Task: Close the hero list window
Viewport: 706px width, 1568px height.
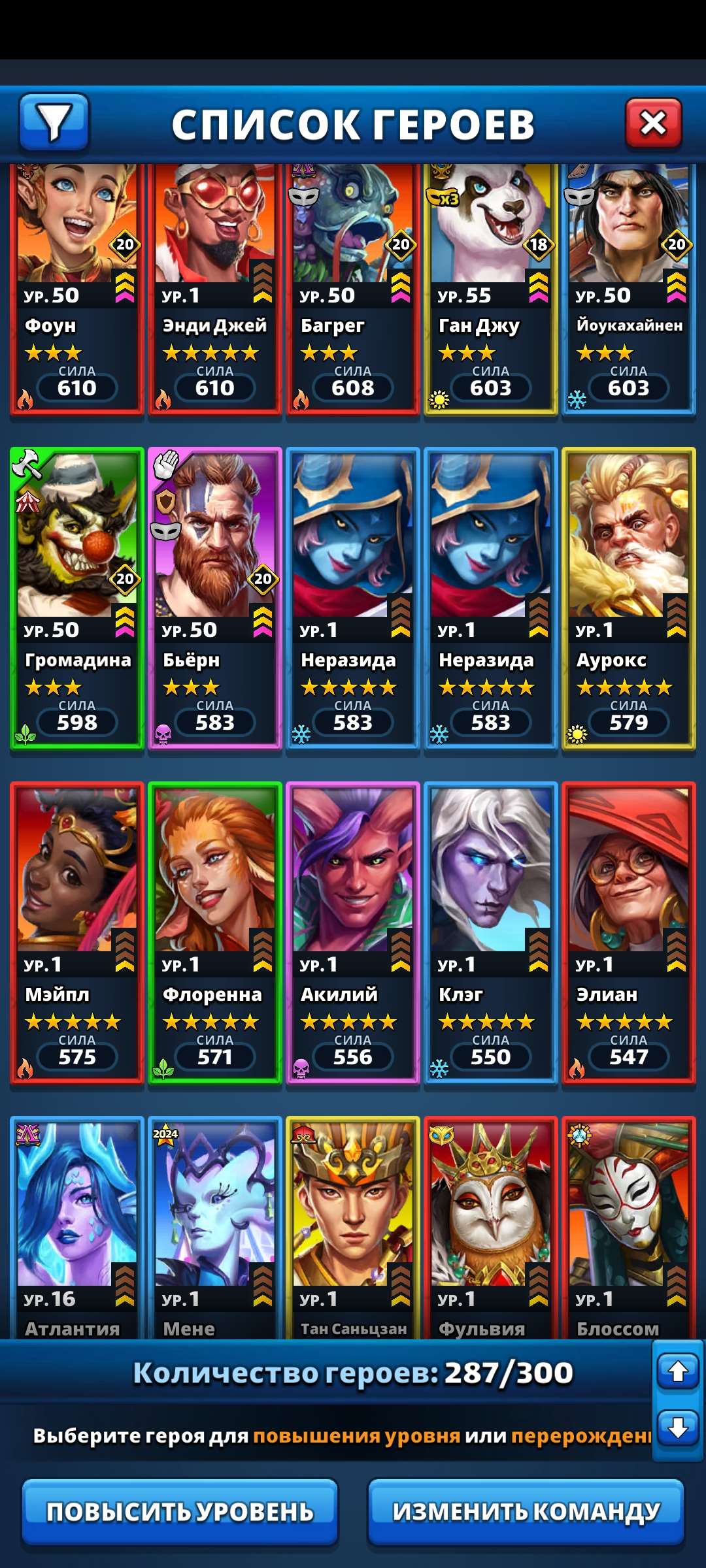Action: [x=653, y=123]
